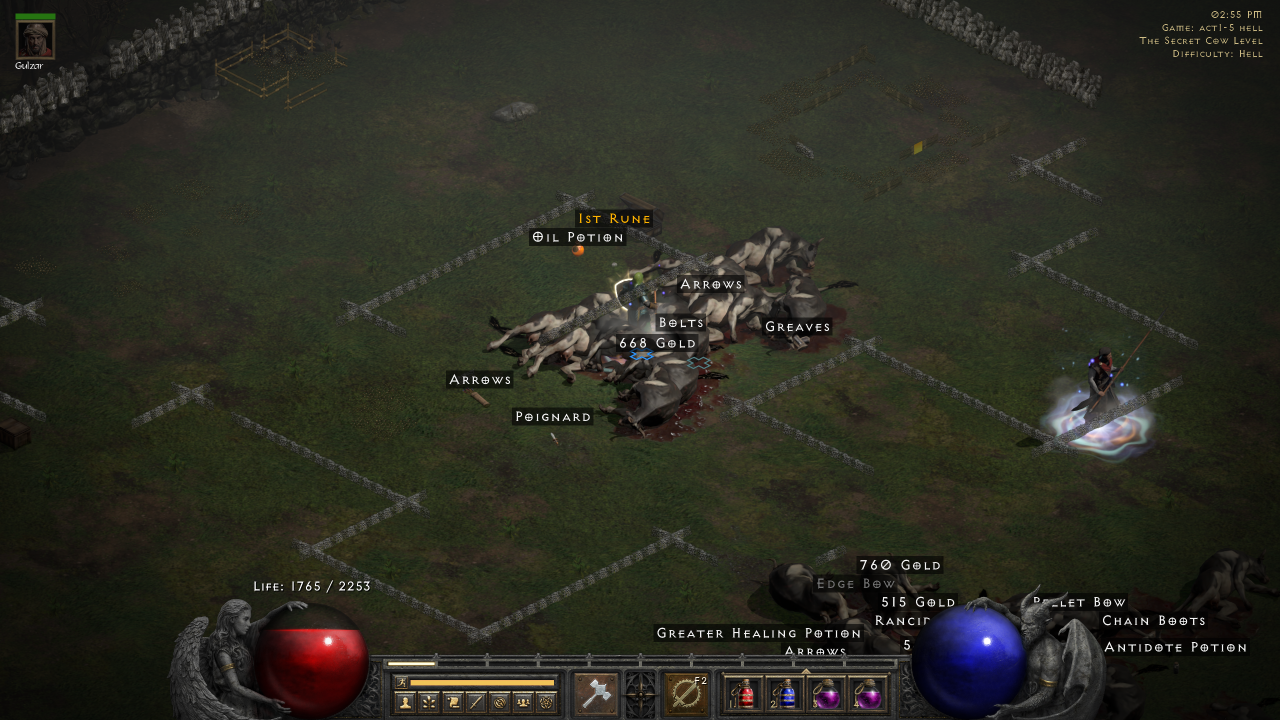
Task: Drink the mana potion in belt slot 2
Action: coord(786,695)
